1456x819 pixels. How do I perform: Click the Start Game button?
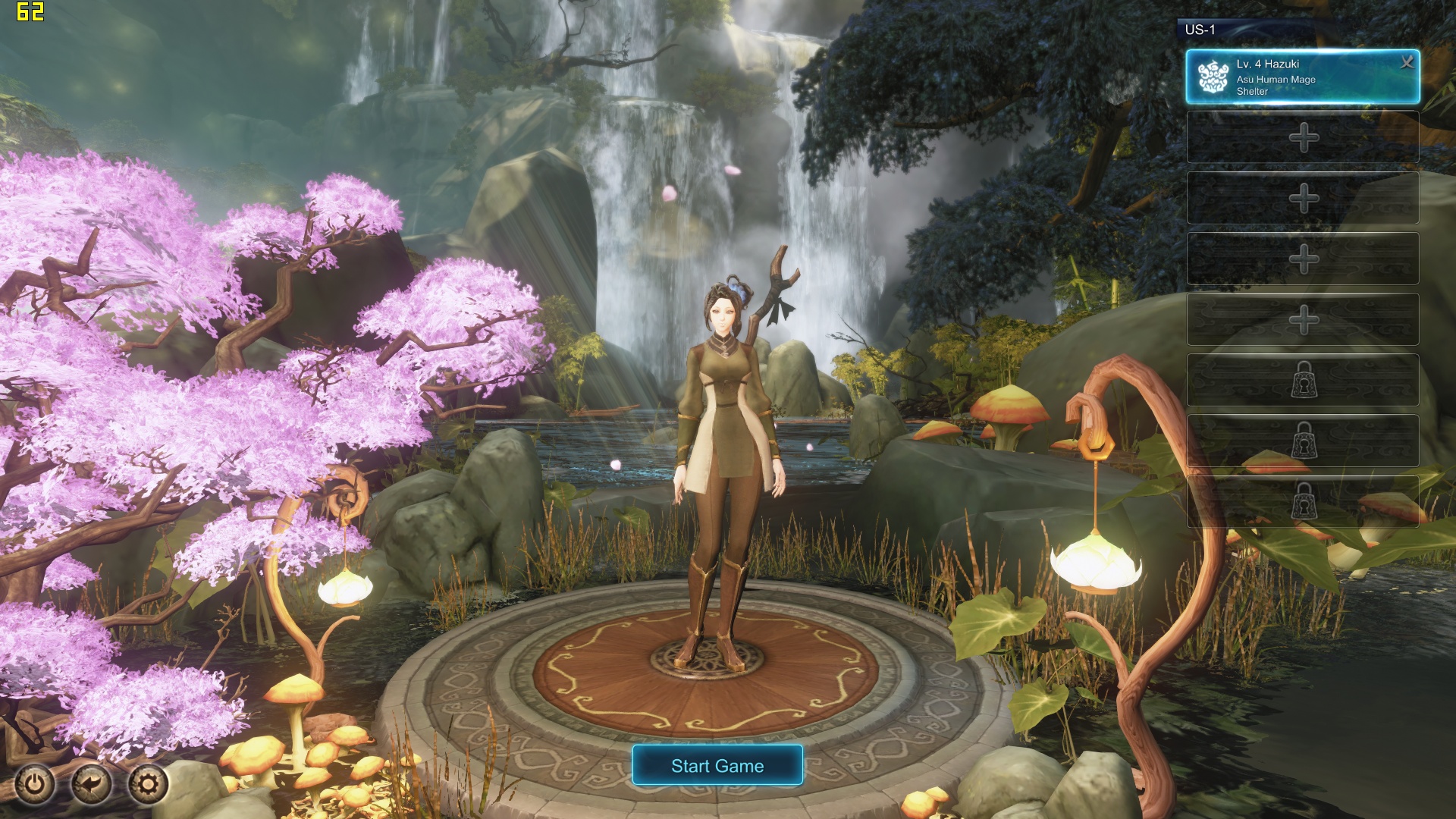[717, 765]
